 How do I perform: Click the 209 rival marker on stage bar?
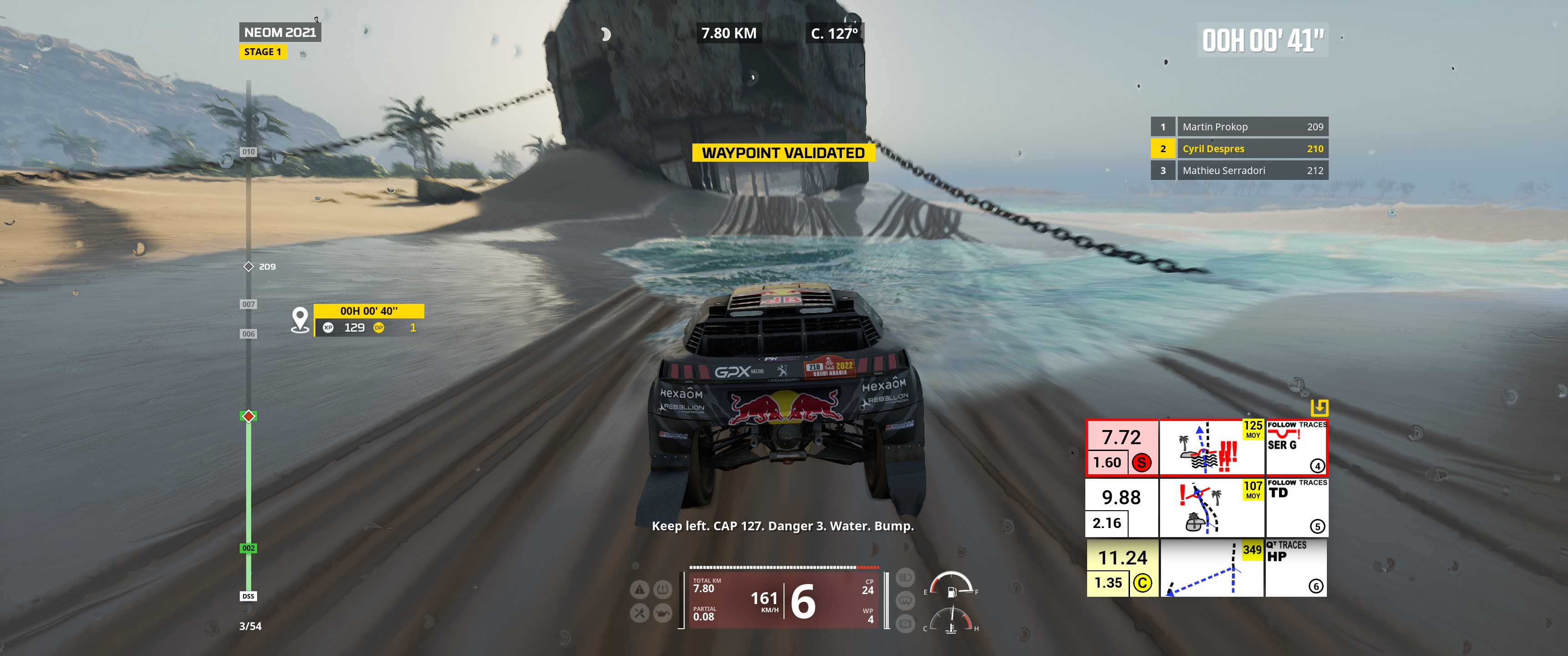click(x=248, y=266)
